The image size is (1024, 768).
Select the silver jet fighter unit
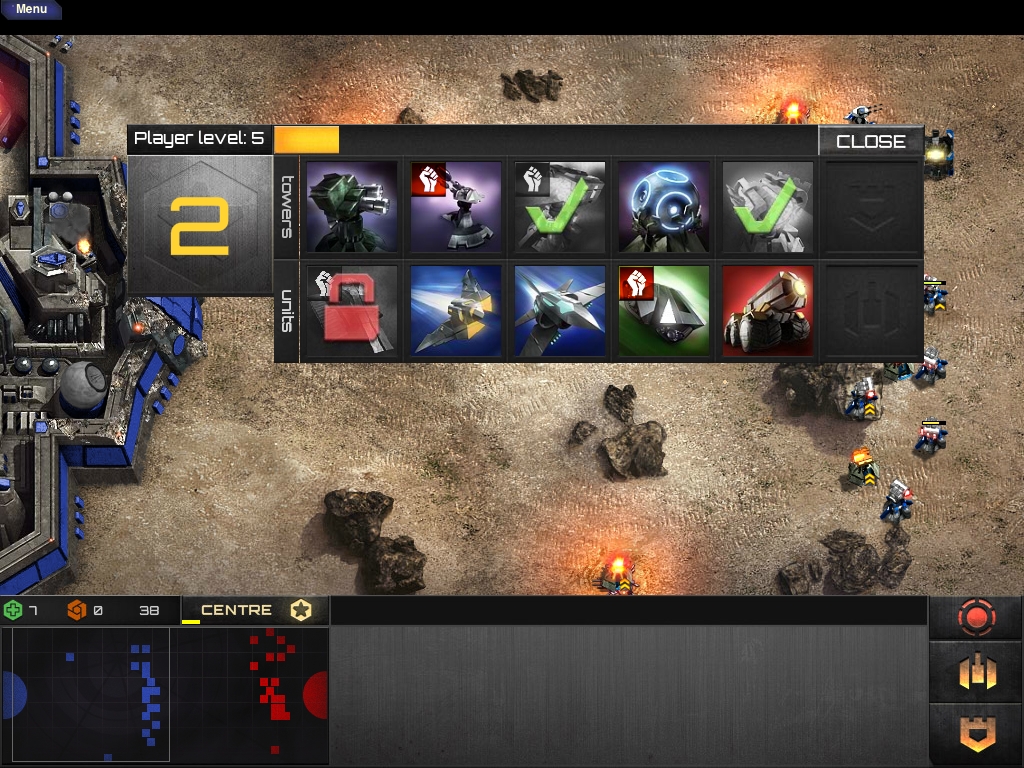[x=560, y=310]
